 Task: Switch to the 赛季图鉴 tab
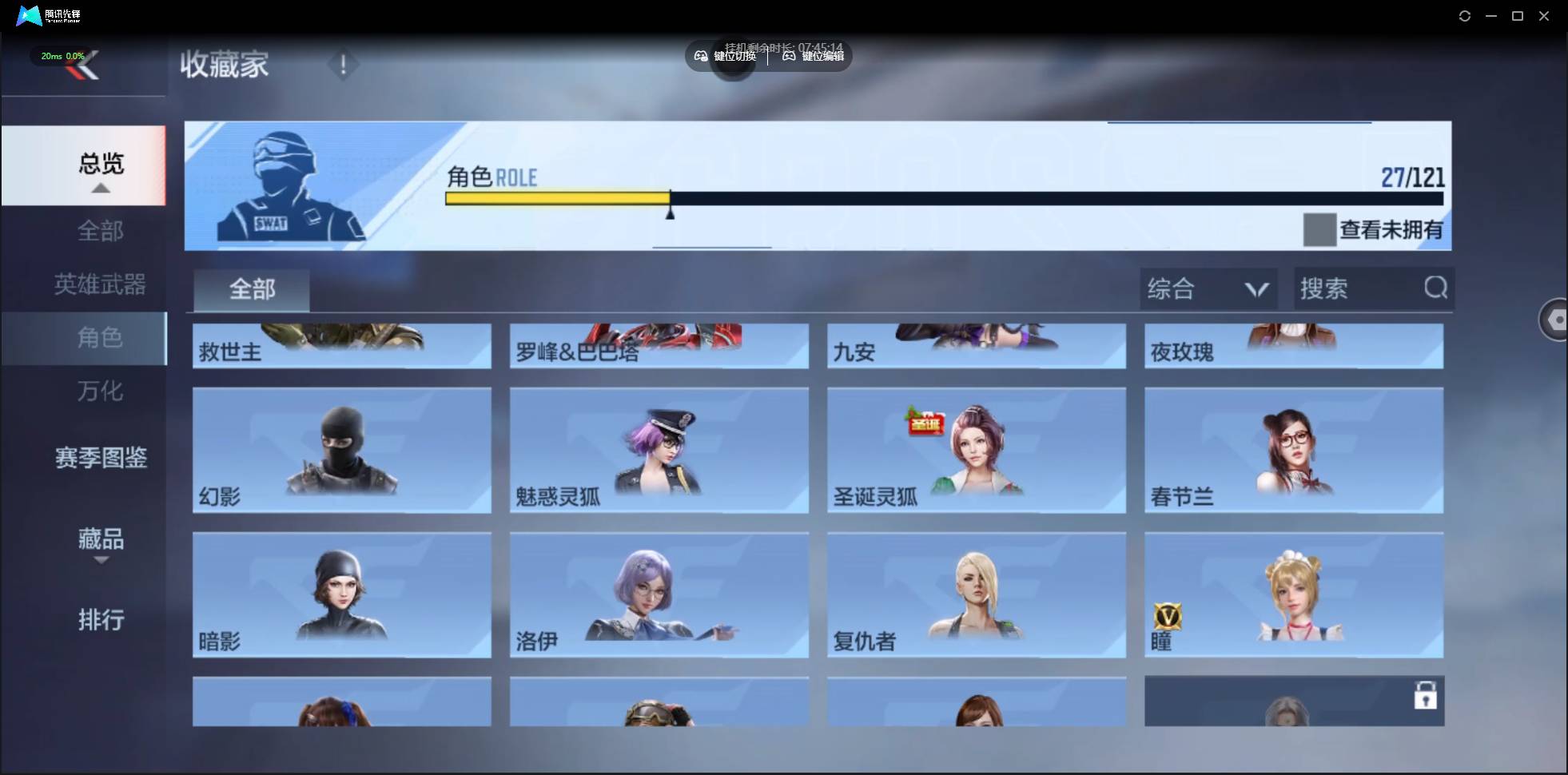click(x=101, y=458)
